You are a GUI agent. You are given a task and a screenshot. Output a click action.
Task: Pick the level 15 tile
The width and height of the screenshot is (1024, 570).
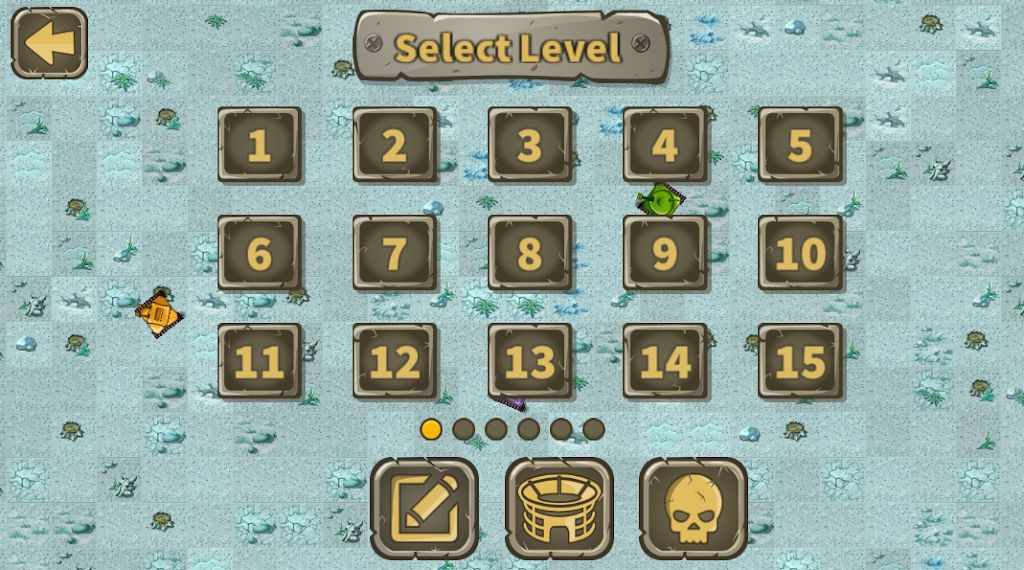pos(800,361)
